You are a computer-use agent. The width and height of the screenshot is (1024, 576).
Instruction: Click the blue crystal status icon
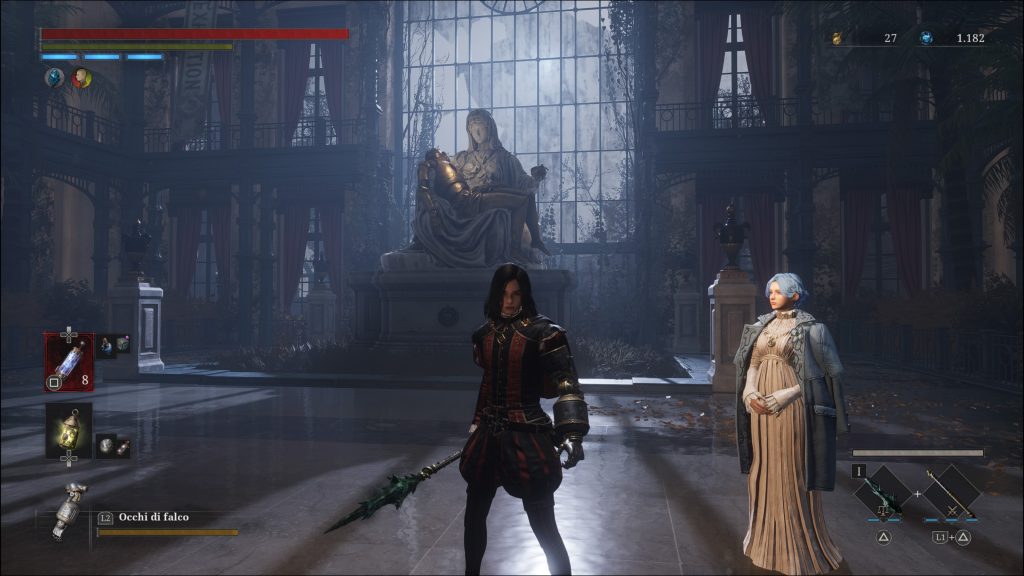54,77
